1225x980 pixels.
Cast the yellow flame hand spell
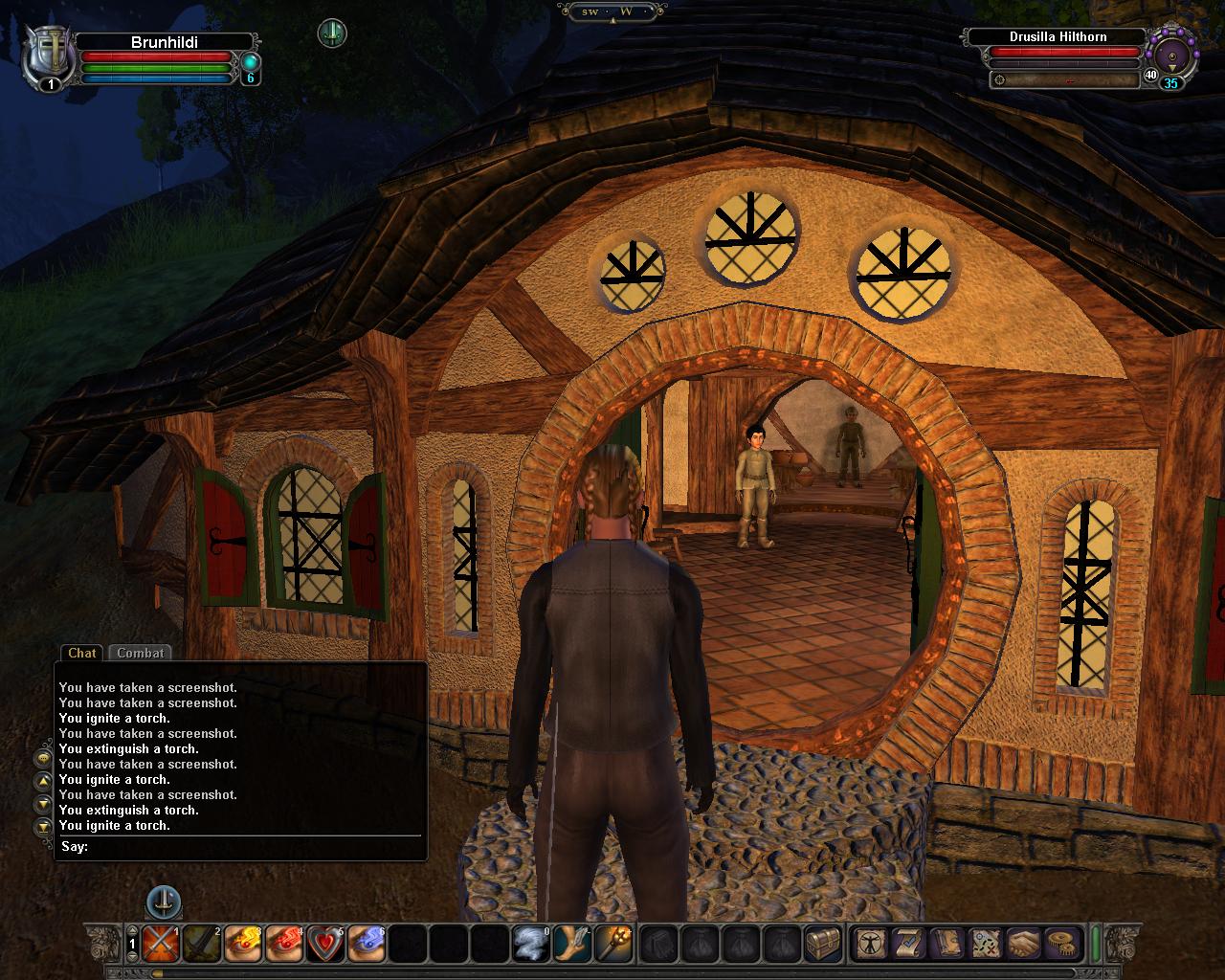243,944
